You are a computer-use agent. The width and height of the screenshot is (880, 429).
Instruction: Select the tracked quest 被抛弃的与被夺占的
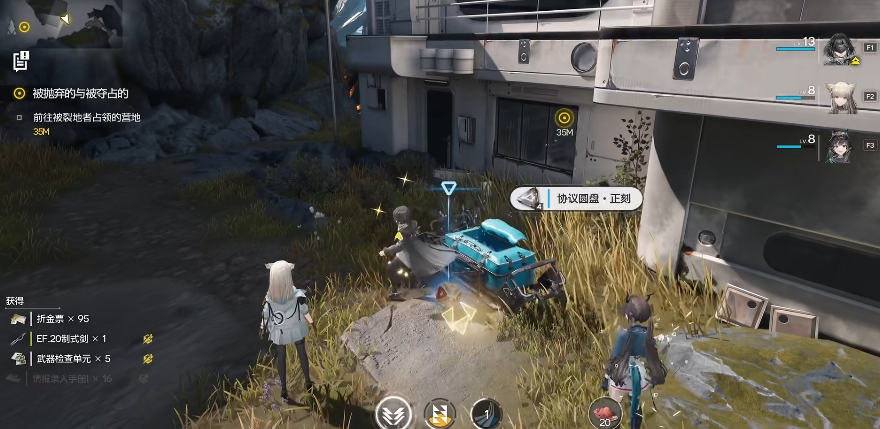(80, 94)
